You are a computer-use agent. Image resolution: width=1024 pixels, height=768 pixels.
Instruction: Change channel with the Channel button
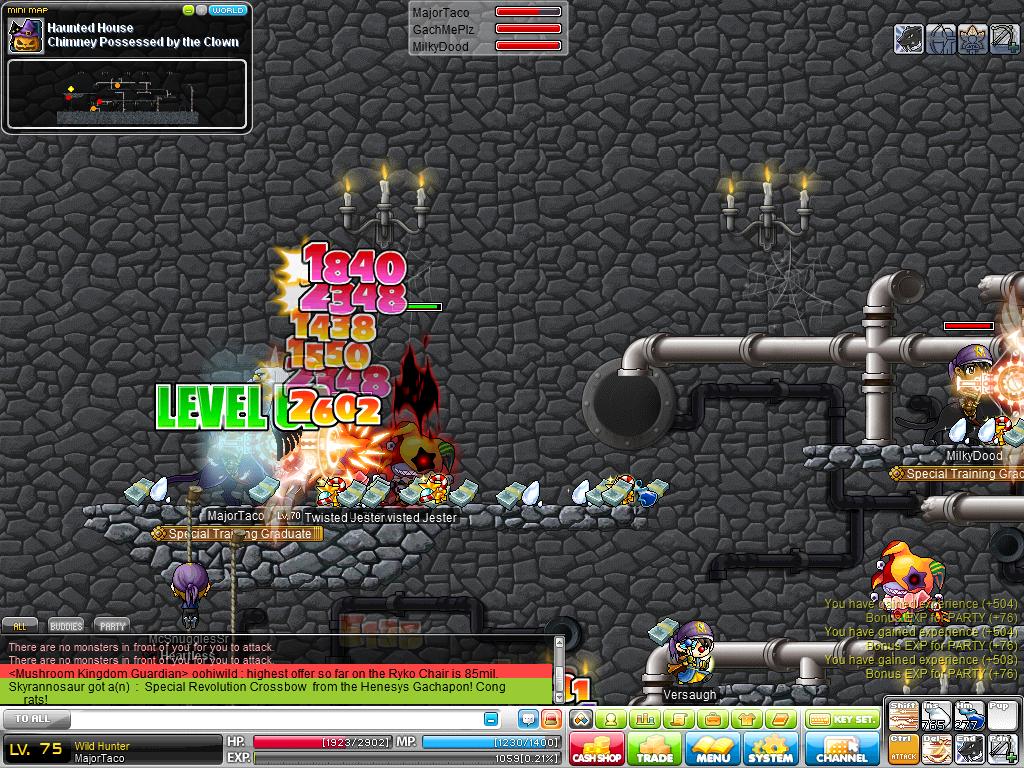842,750
